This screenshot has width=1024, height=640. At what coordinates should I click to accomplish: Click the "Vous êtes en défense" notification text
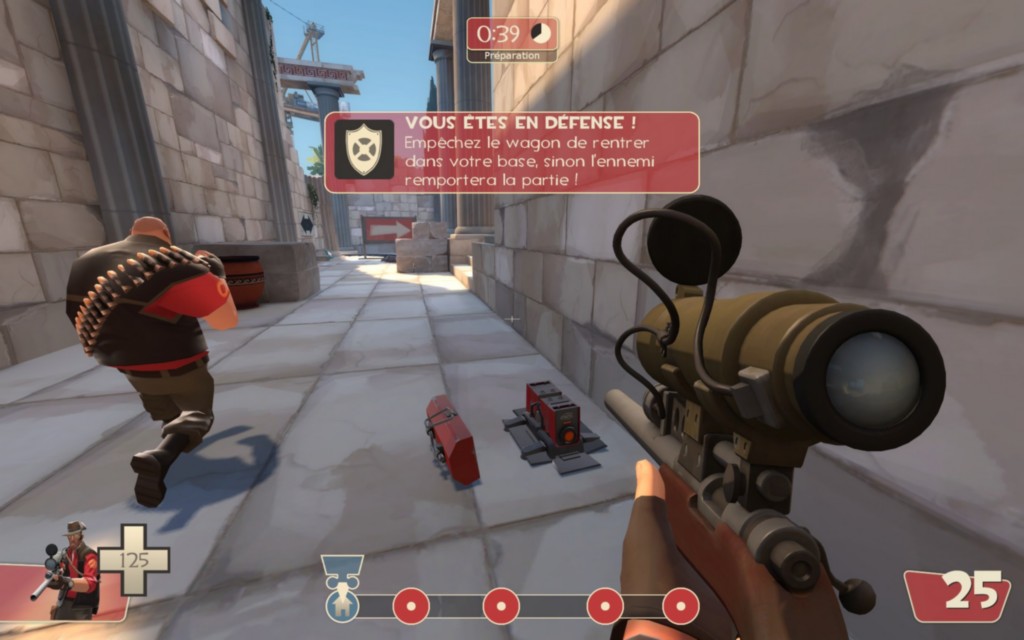coord(520,124)
